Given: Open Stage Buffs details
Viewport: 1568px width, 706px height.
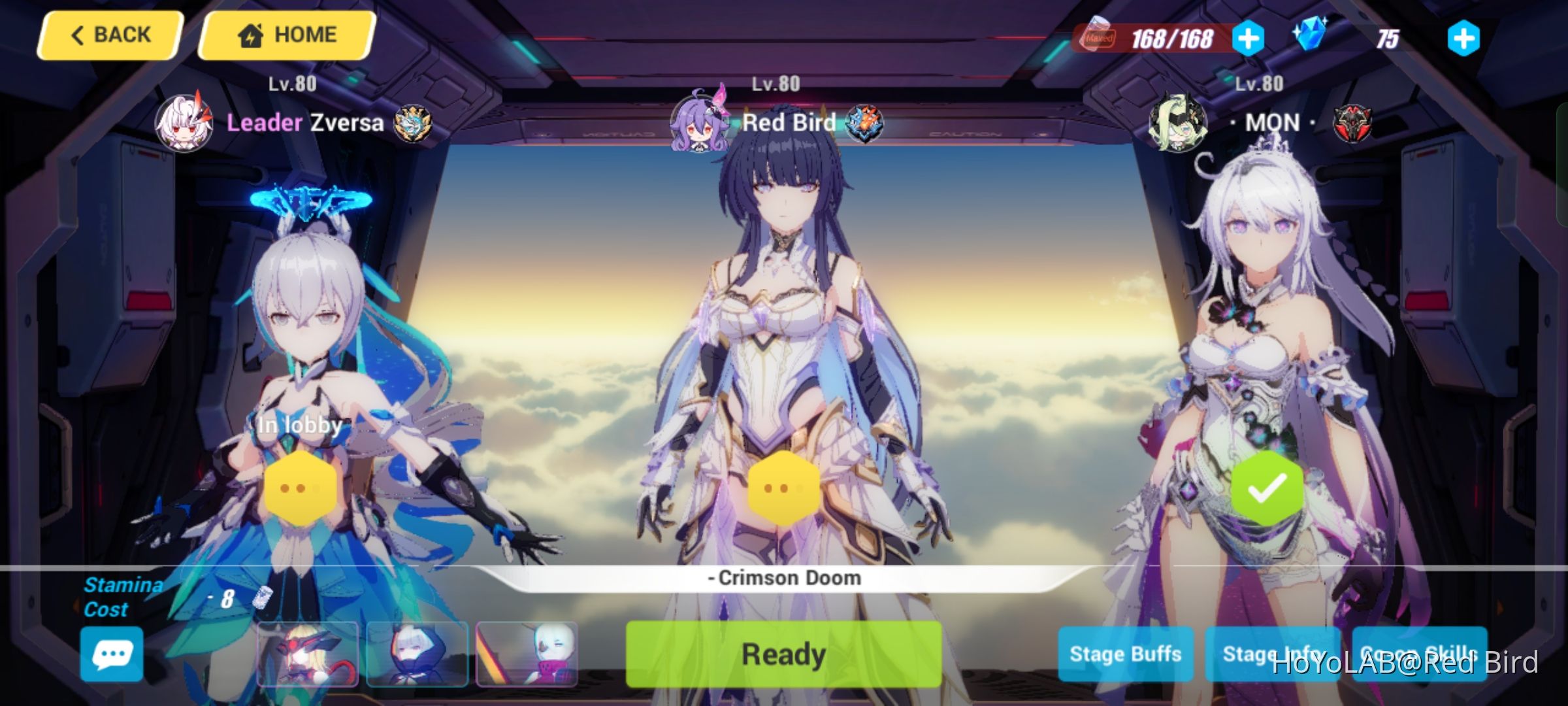Looking at the screenshot, I should click(x=1125, y=652).
